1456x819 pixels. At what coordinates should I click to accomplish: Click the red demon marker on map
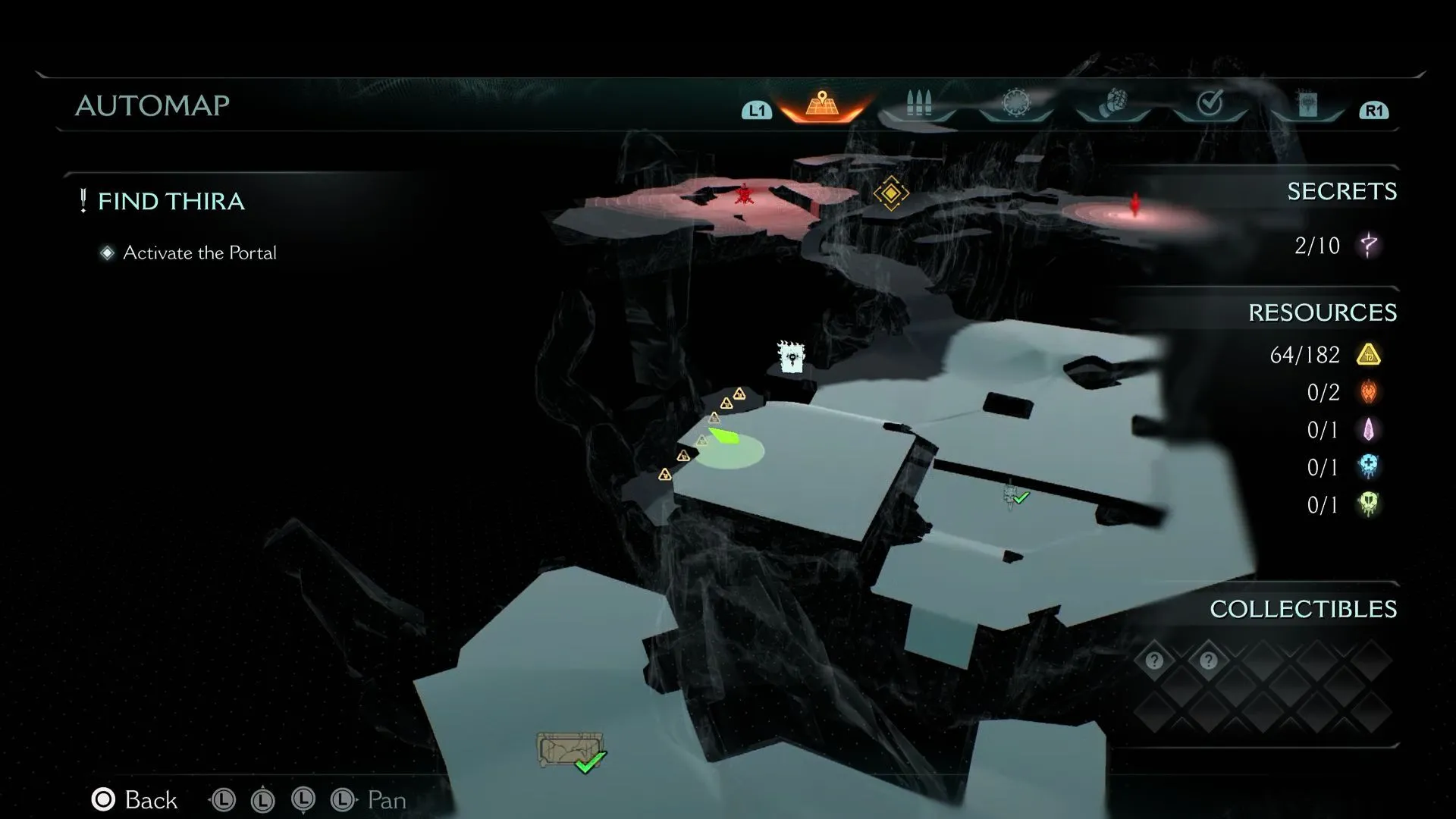click(x=744, y=196)
